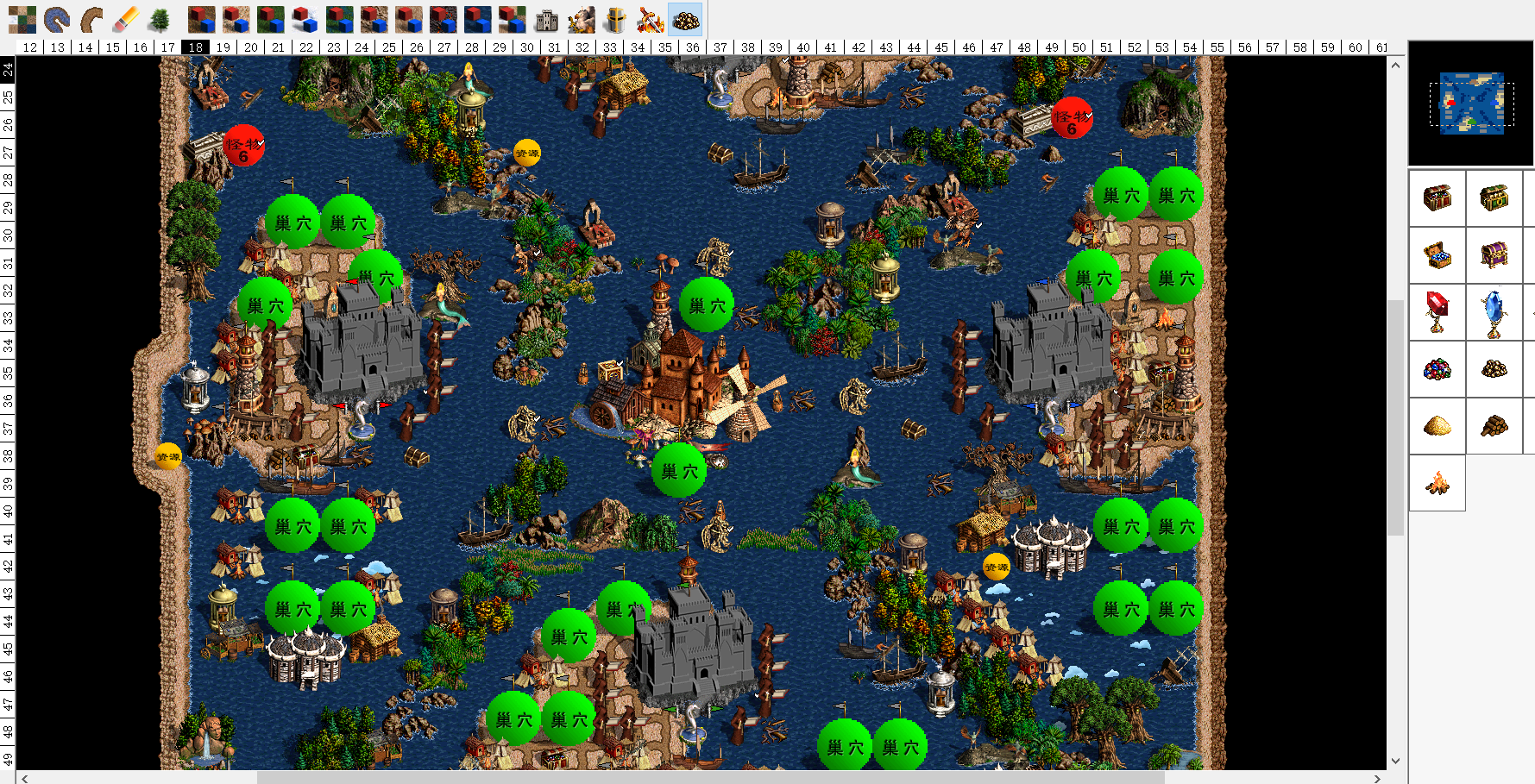Choose the campfire object
Viewport: 1535px width, 784px height.
(x=1437, y=483)
